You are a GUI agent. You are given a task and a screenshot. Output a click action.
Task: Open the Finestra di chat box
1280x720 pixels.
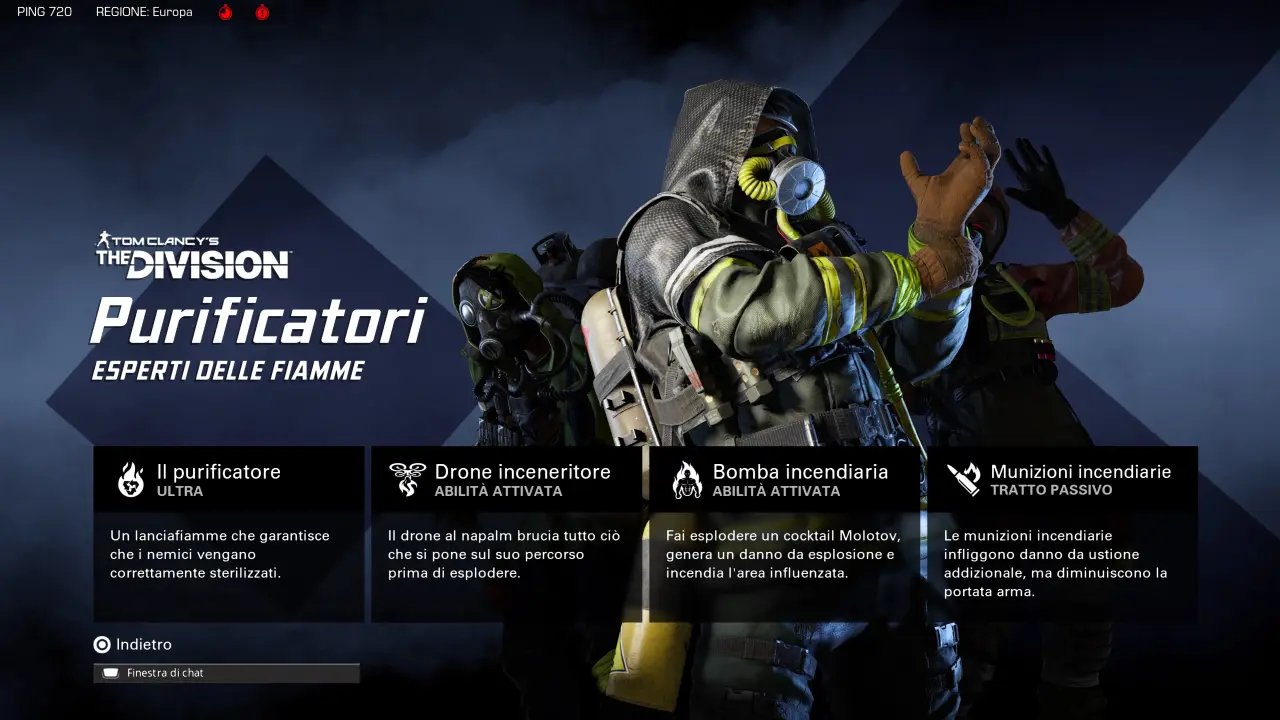226,673
